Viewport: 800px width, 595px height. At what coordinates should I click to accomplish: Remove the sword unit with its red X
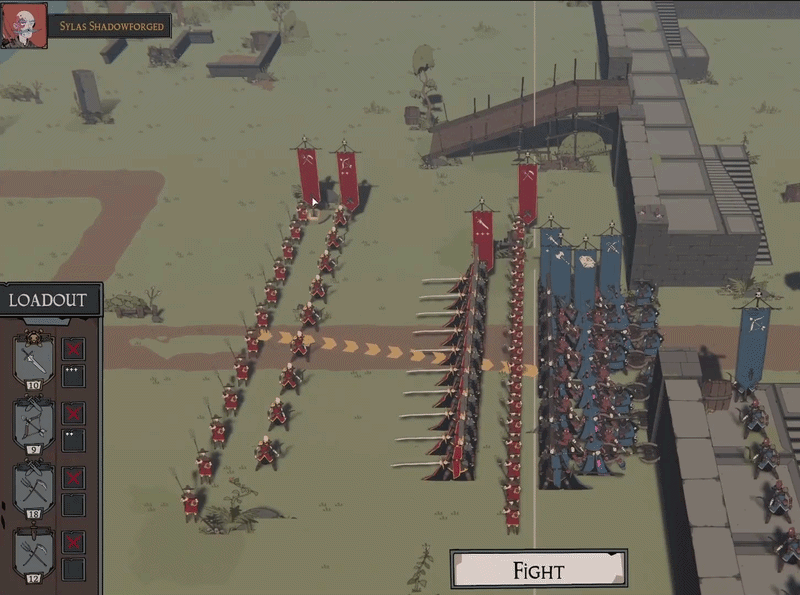click(74, 349)
